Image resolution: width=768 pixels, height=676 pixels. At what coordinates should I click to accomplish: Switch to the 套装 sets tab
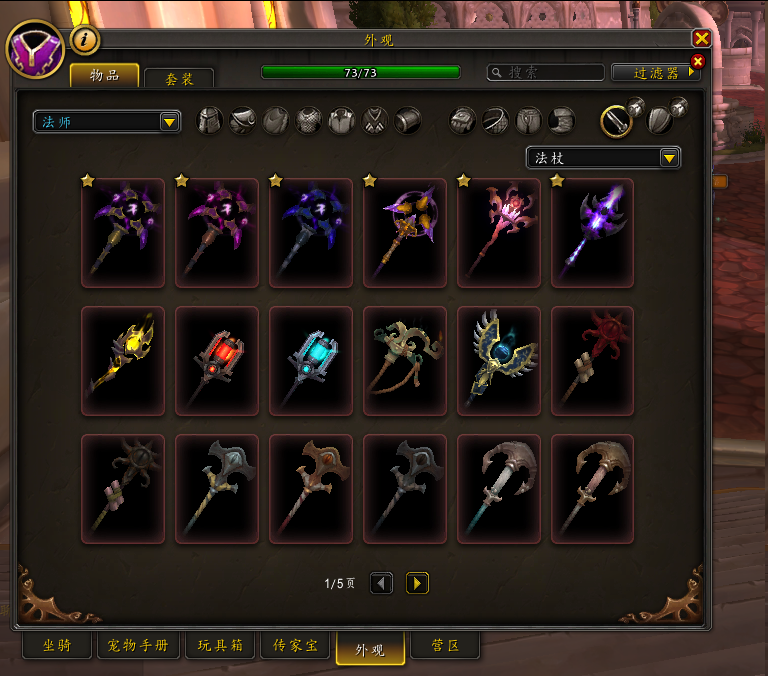[178, 78]
